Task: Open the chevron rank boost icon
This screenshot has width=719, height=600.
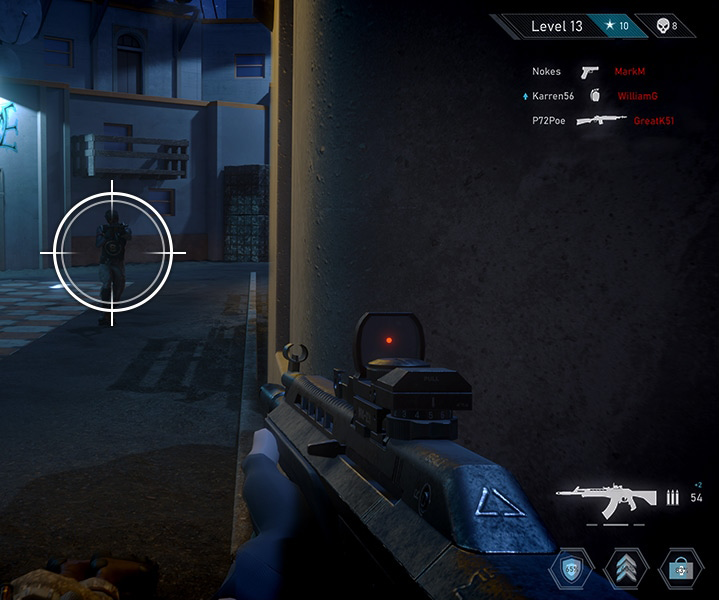Action: coord(626,569)
